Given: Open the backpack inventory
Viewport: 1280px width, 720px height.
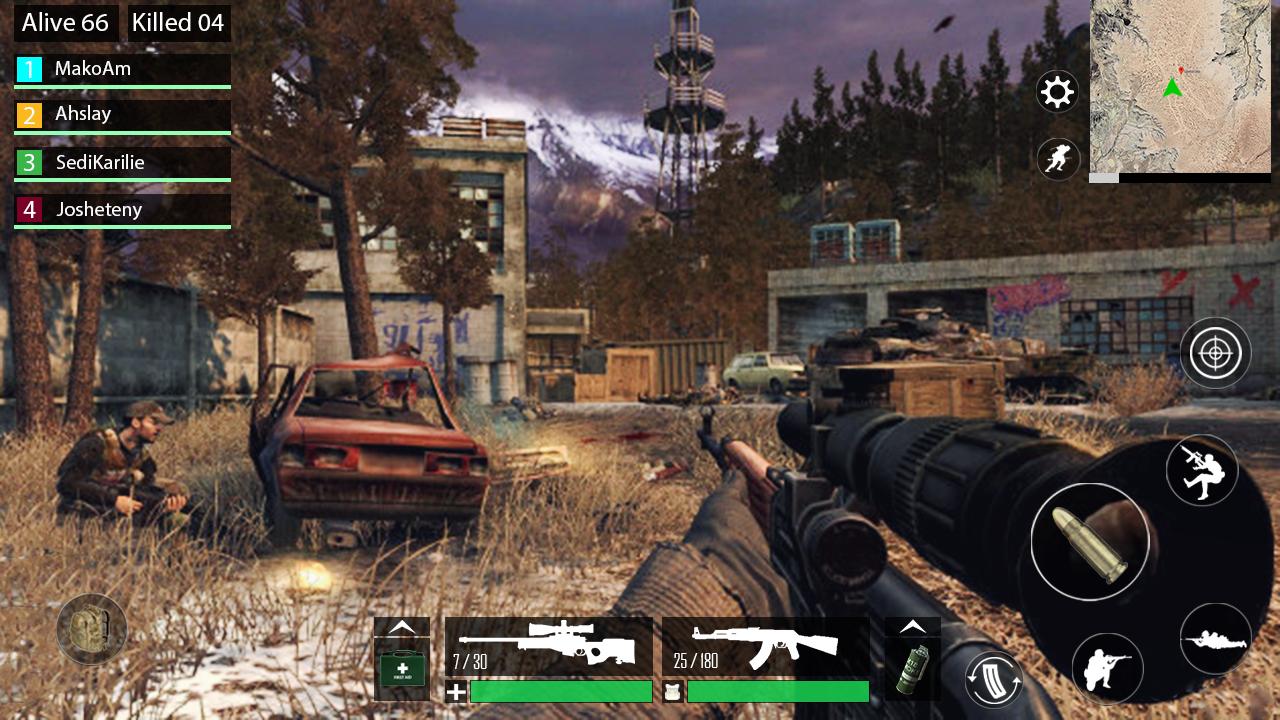Looking at the screenshot, I should click(x=91, y=629).
